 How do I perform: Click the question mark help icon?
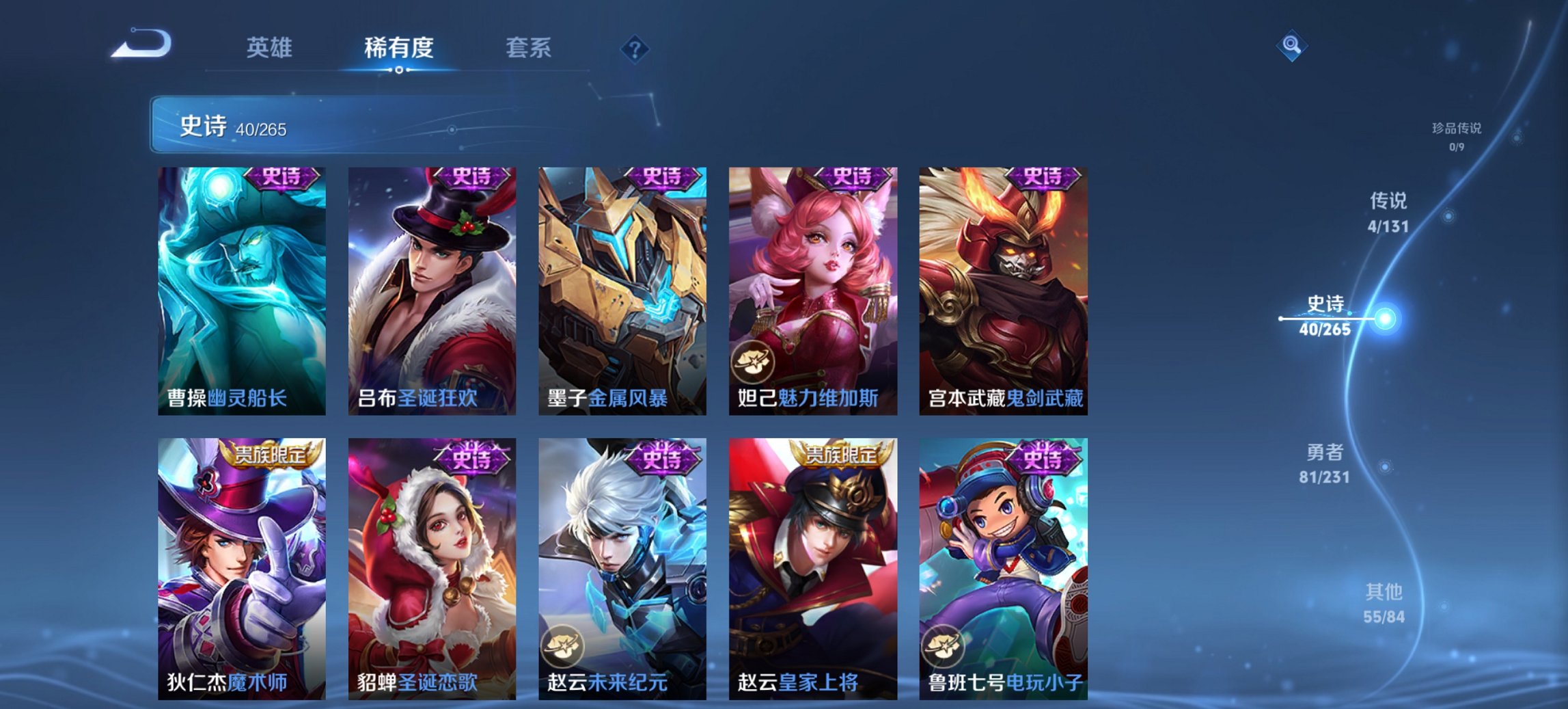point(635,49)
